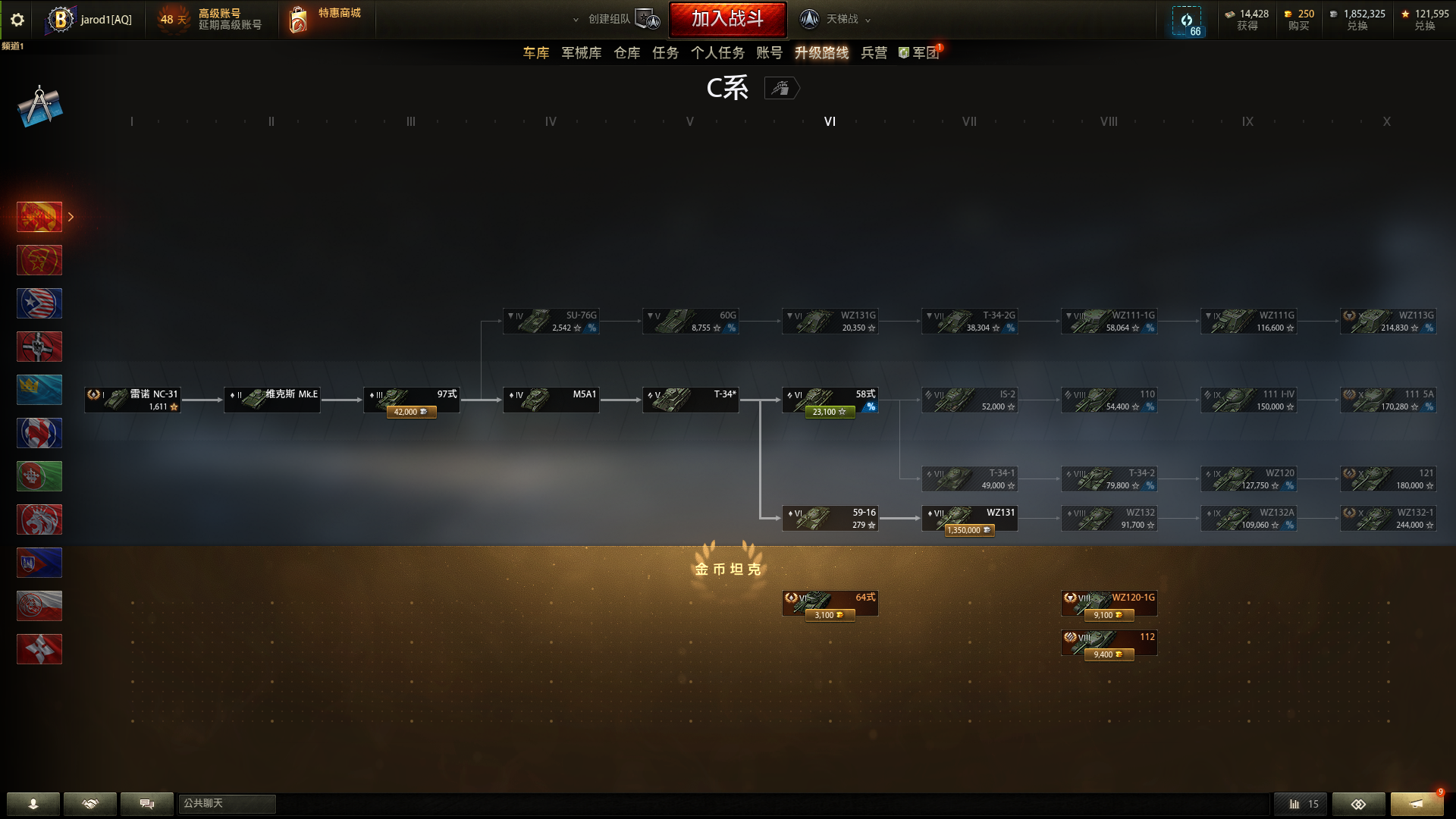
Task: Open the 特惠商城 premium shop
Action: 326,19
